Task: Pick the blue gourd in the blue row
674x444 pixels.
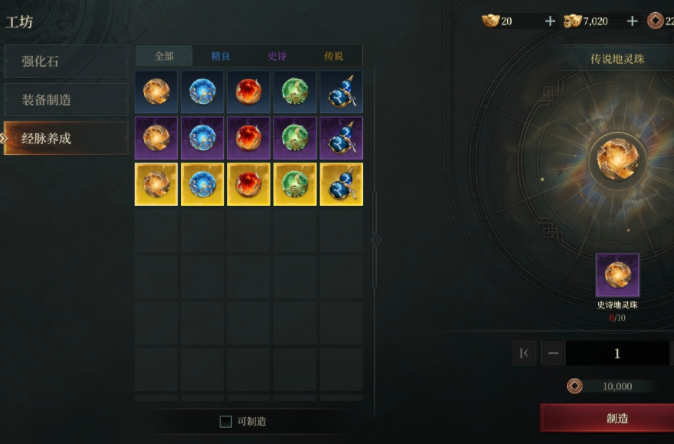Action: 341,92
